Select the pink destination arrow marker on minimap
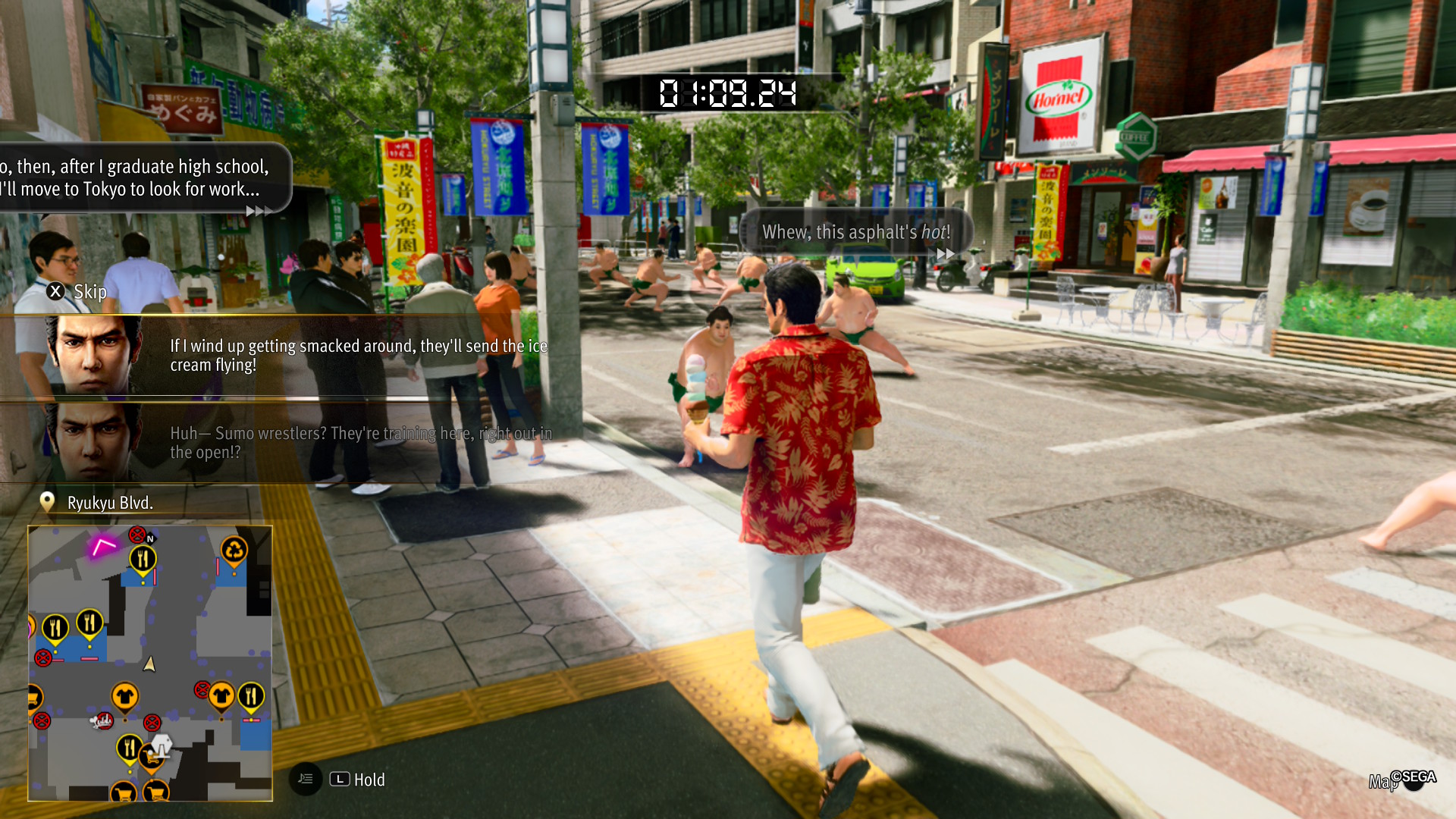The height and width of the screenshot is (819, 1456). 103,544
